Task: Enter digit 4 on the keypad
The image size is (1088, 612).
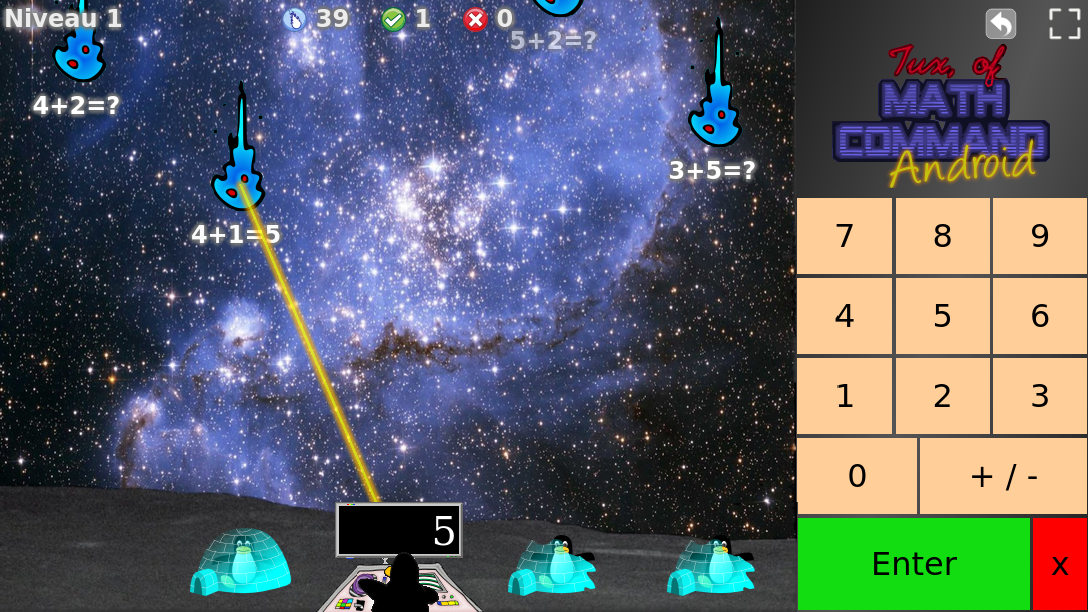Action: pyautogui.click(x=844, y=316)
